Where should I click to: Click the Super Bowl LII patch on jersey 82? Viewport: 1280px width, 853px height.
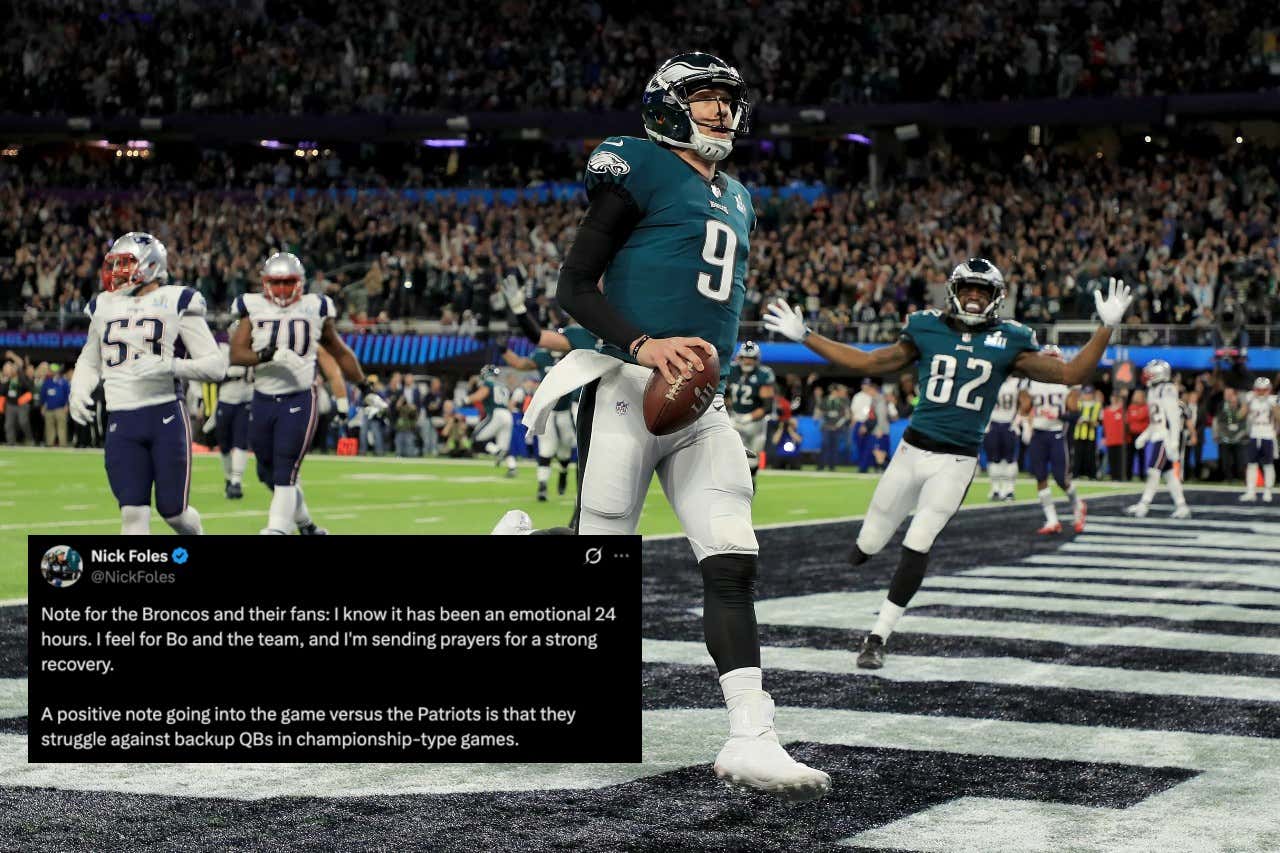click(x=995, y=340)
